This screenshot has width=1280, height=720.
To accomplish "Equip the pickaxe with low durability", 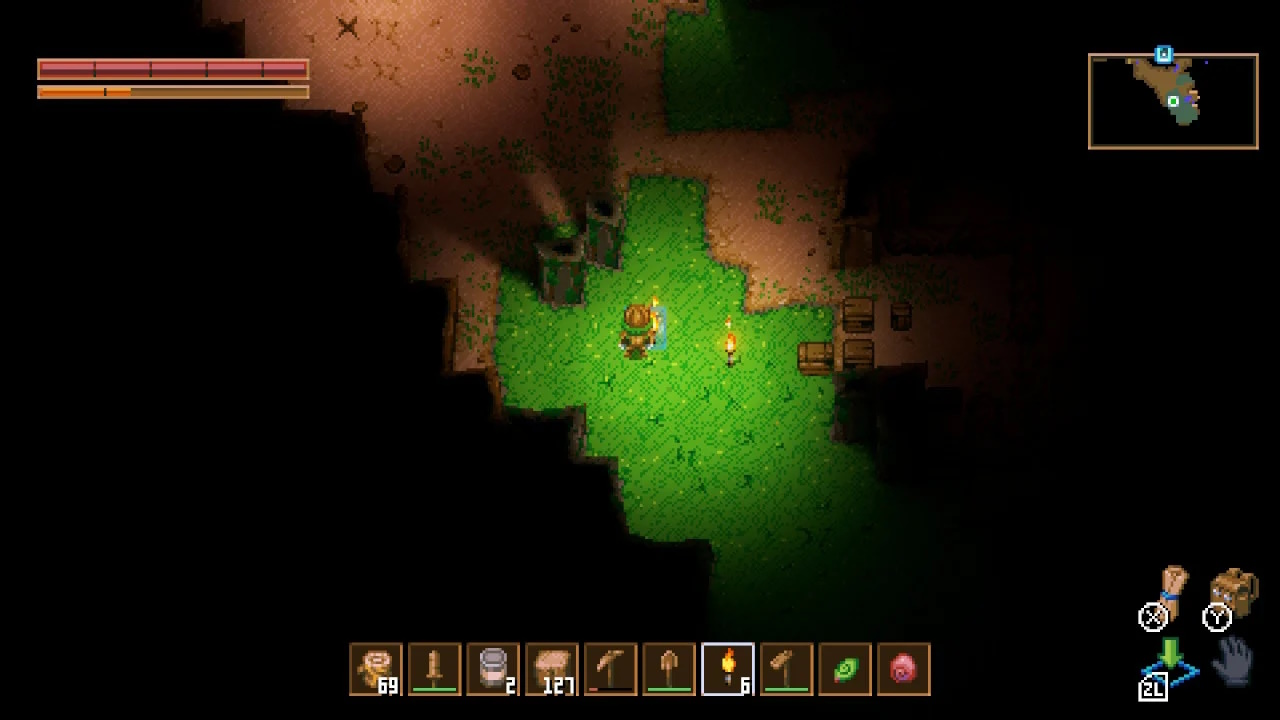I will [610, 669].
